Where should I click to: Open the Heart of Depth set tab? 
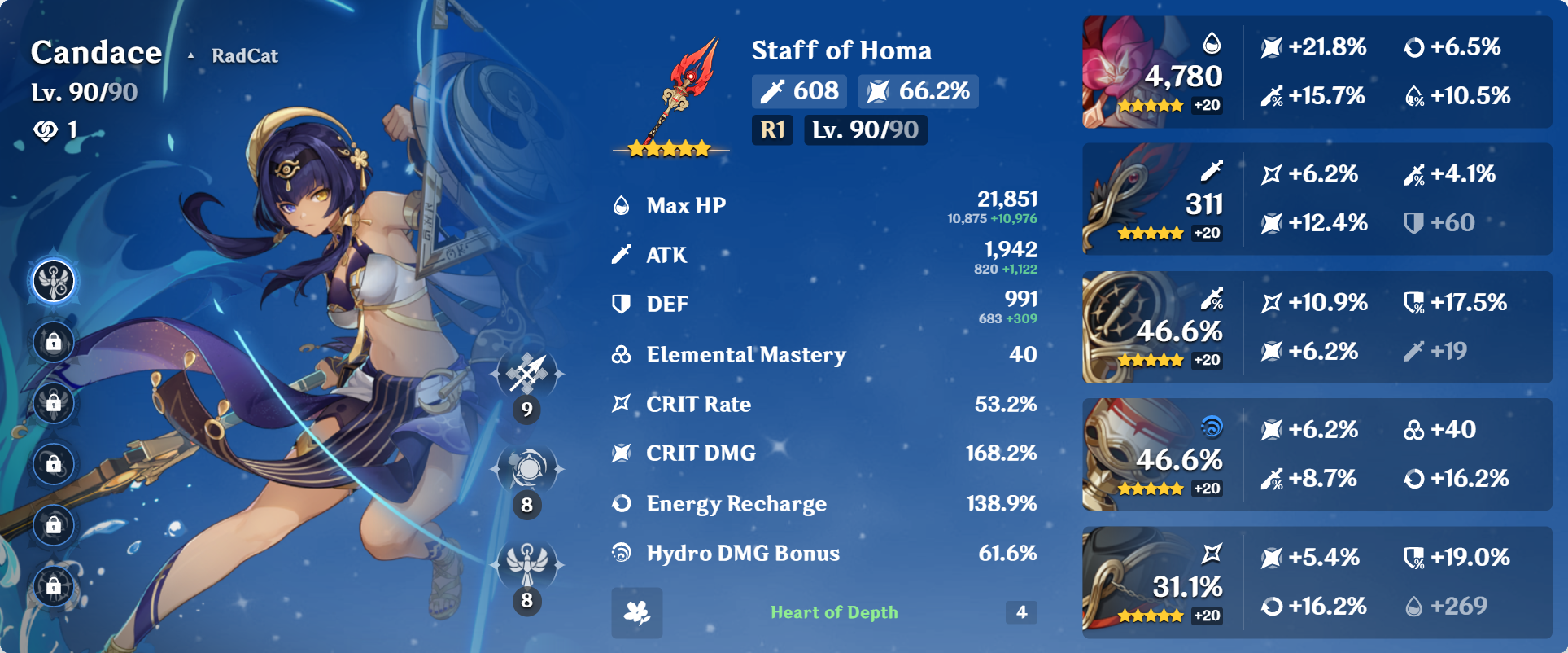pyautogui.click(x=834, y=612)
